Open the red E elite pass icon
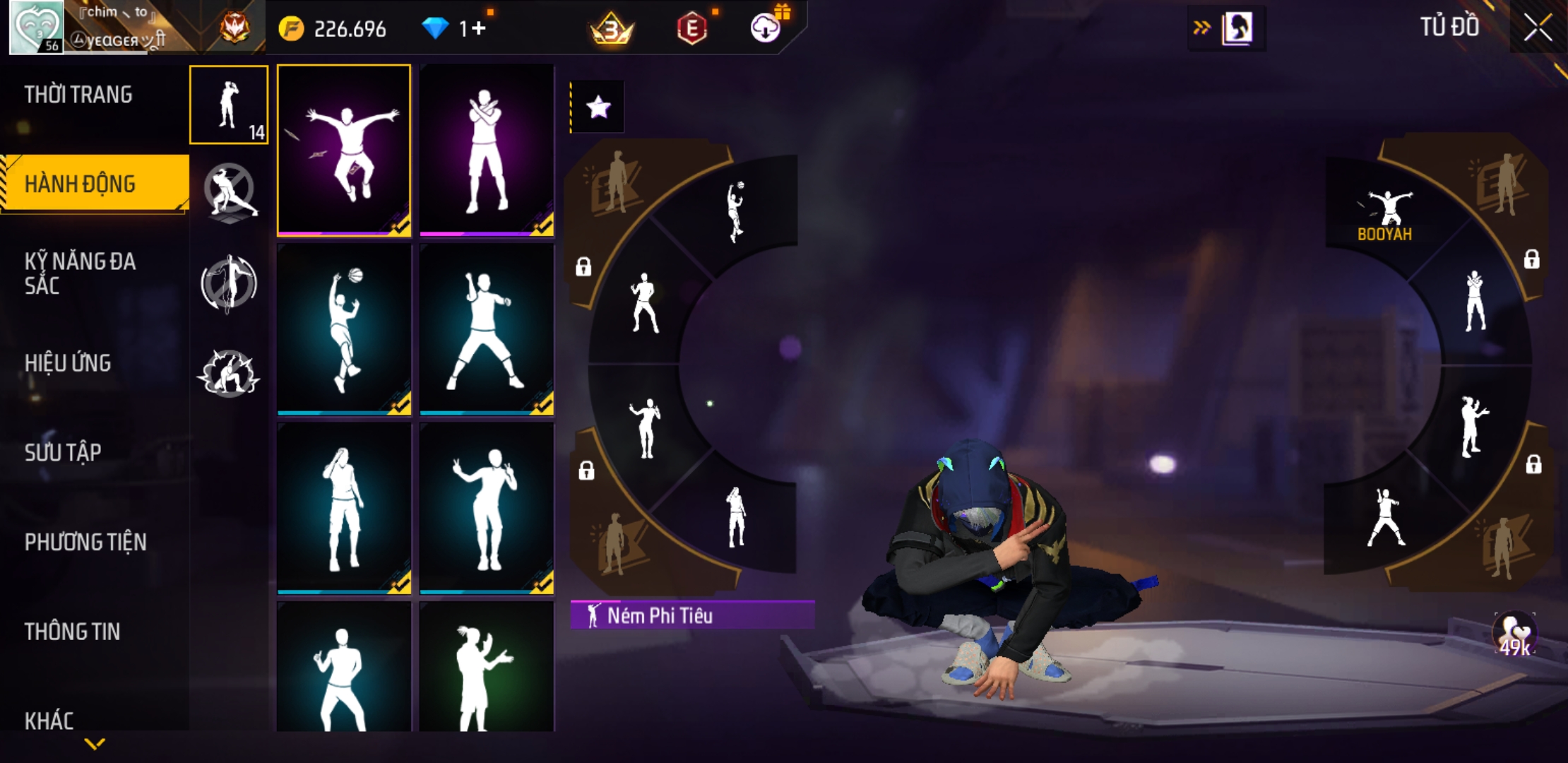The height and width of the screenshot is (763, 1568). click(692, 28)
